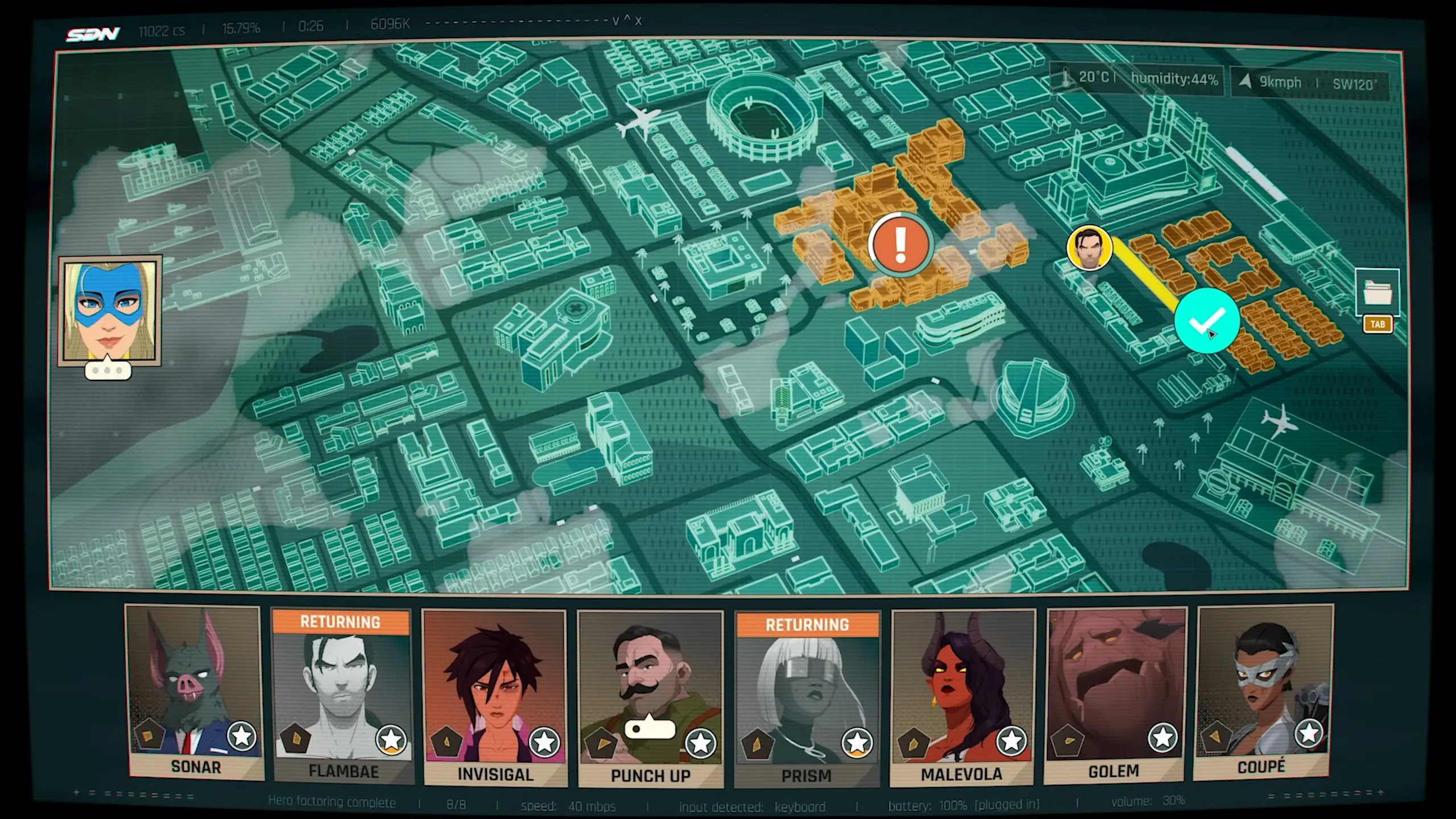Click the star badge on Sonar's card
This screenshot has width=1456, height=819.
[242, 736]
